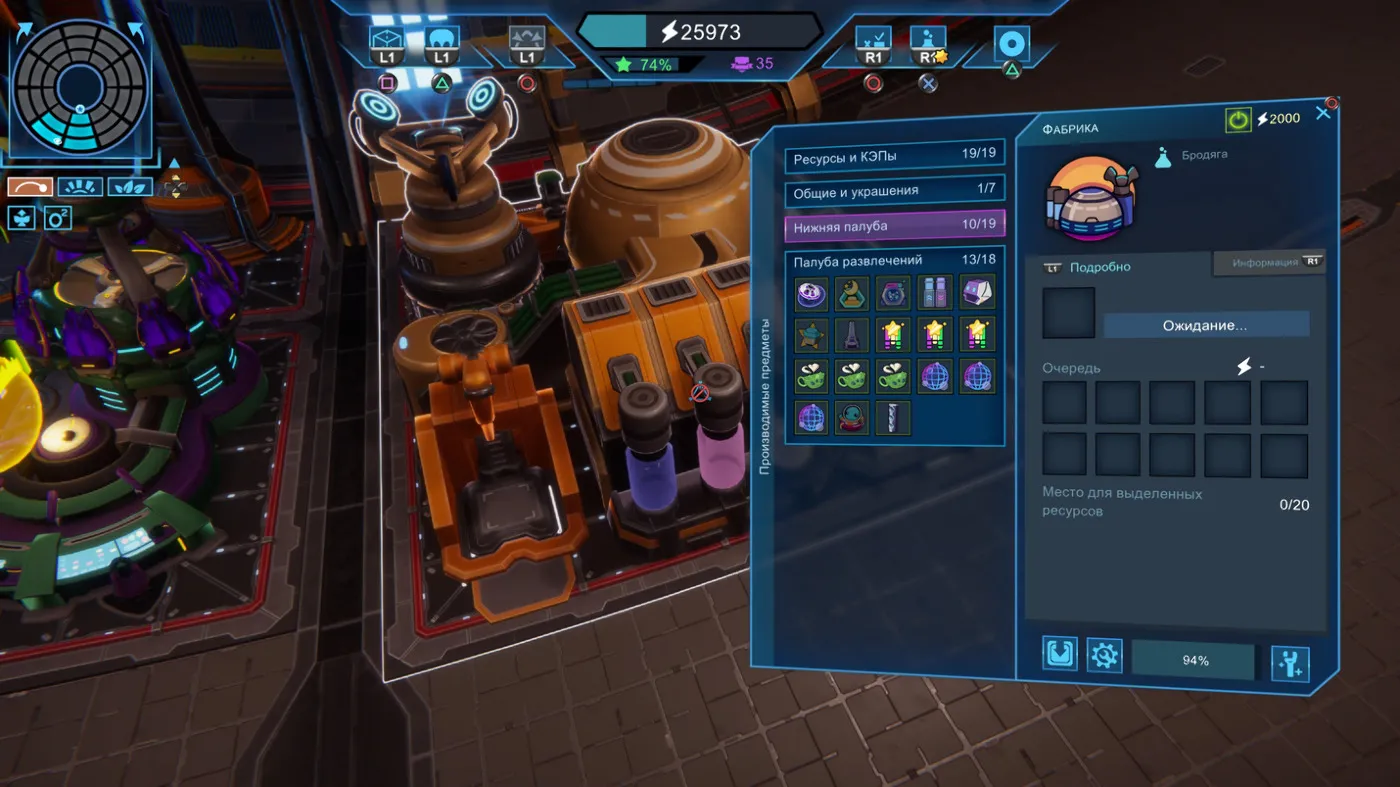Switch to the Информация tab

tap(1268, 263)
